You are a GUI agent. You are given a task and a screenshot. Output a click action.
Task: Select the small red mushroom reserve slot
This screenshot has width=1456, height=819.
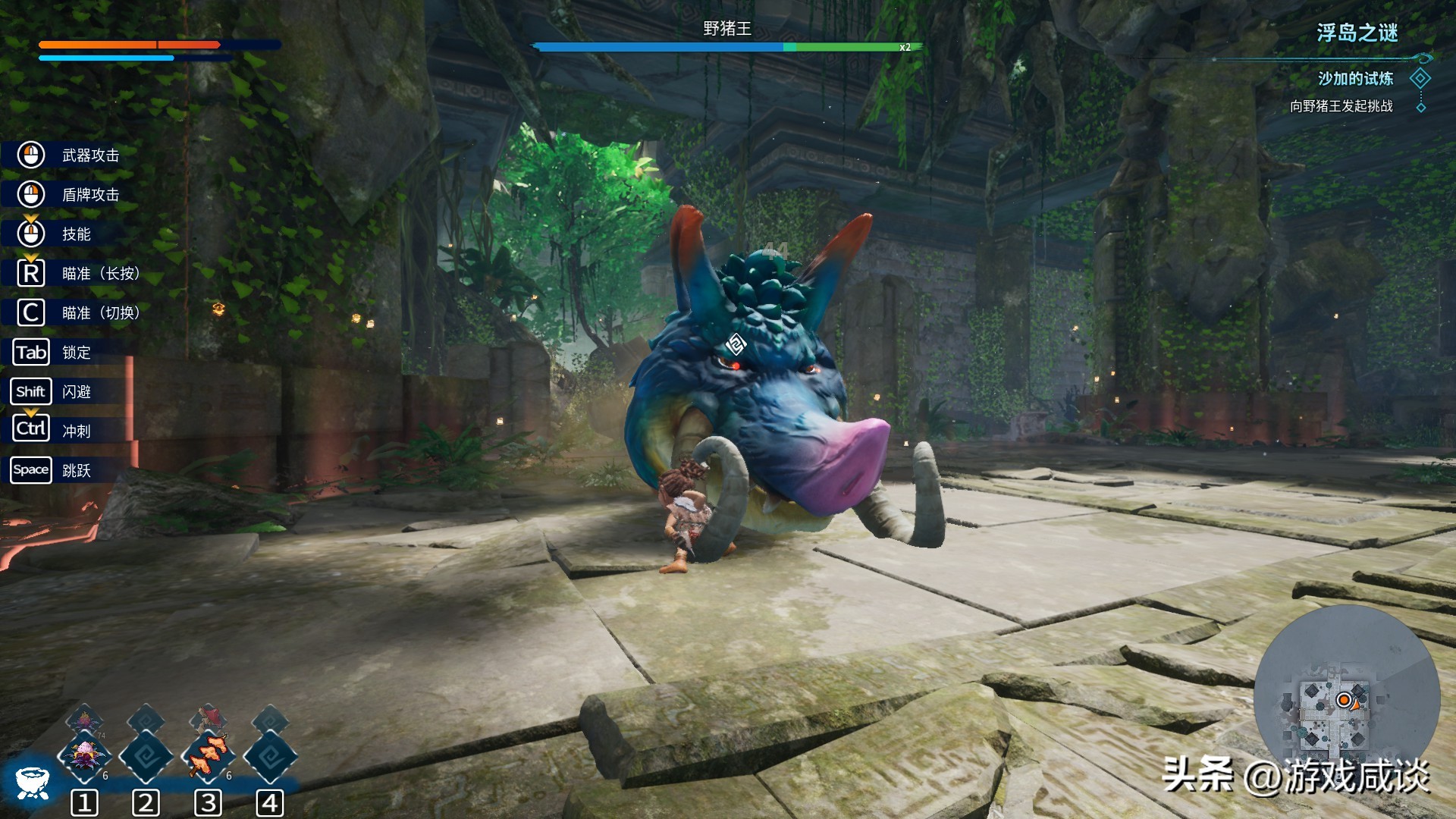click(x=208, y=717)
